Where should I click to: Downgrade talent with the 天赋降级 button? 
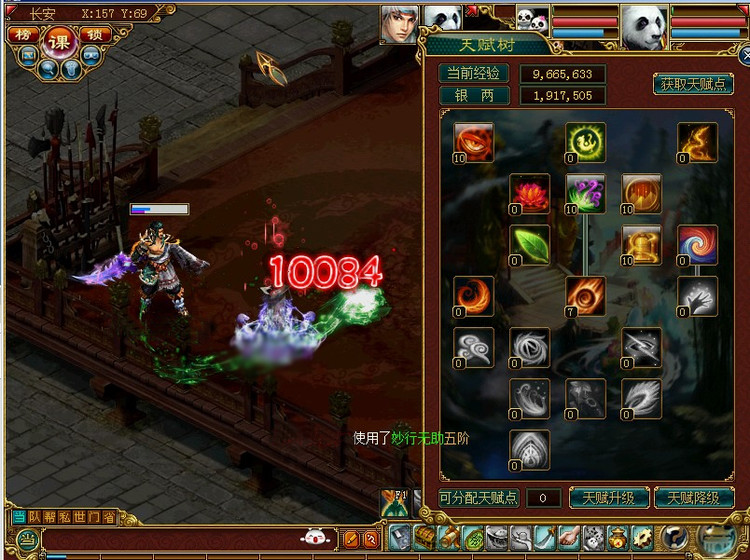pyautogui.click(x=693, y=498)
